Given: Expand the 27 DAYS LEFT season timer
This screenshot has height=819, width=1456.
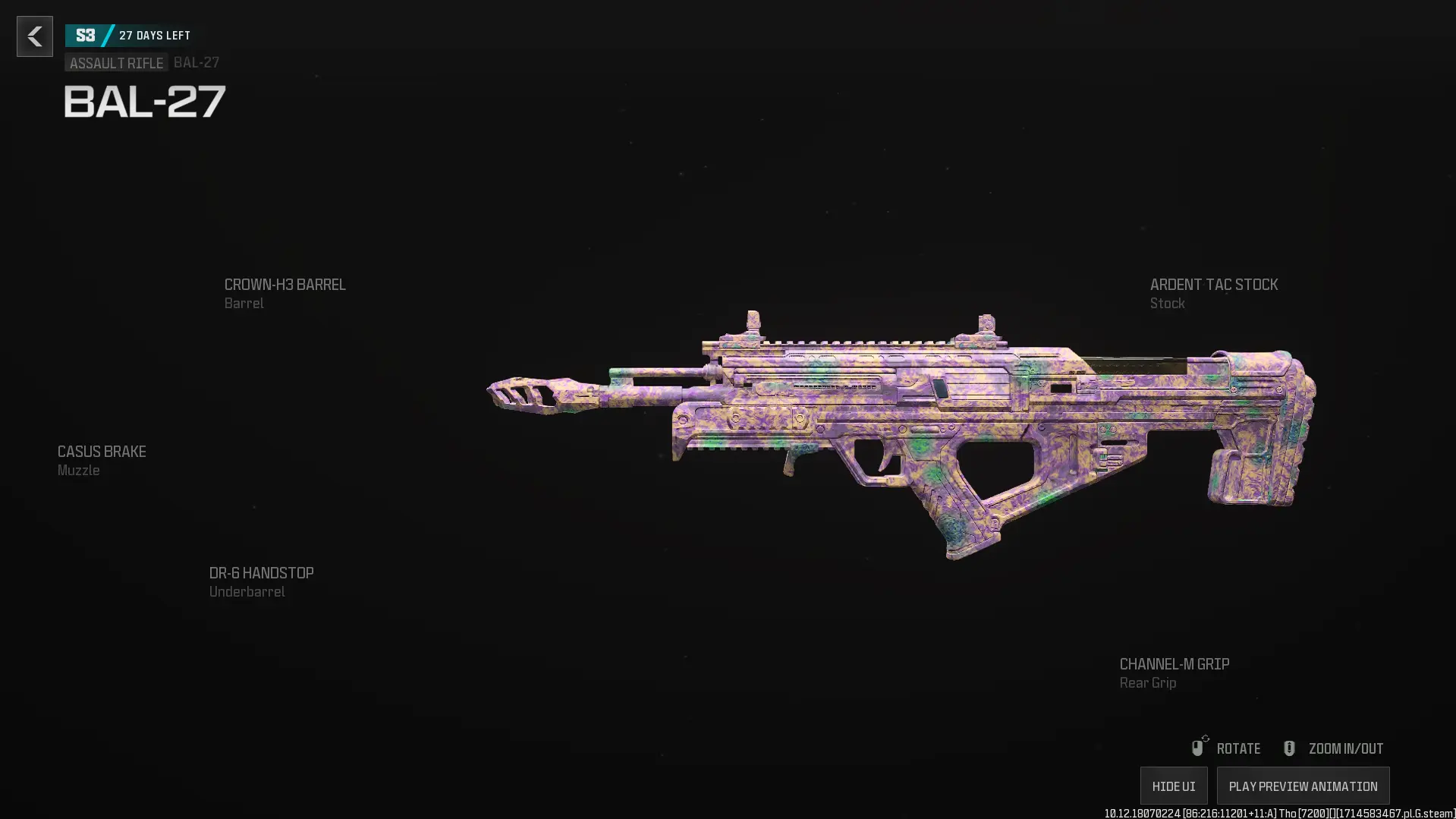Looking at the screenshot, I should click(x=154, y=34).
